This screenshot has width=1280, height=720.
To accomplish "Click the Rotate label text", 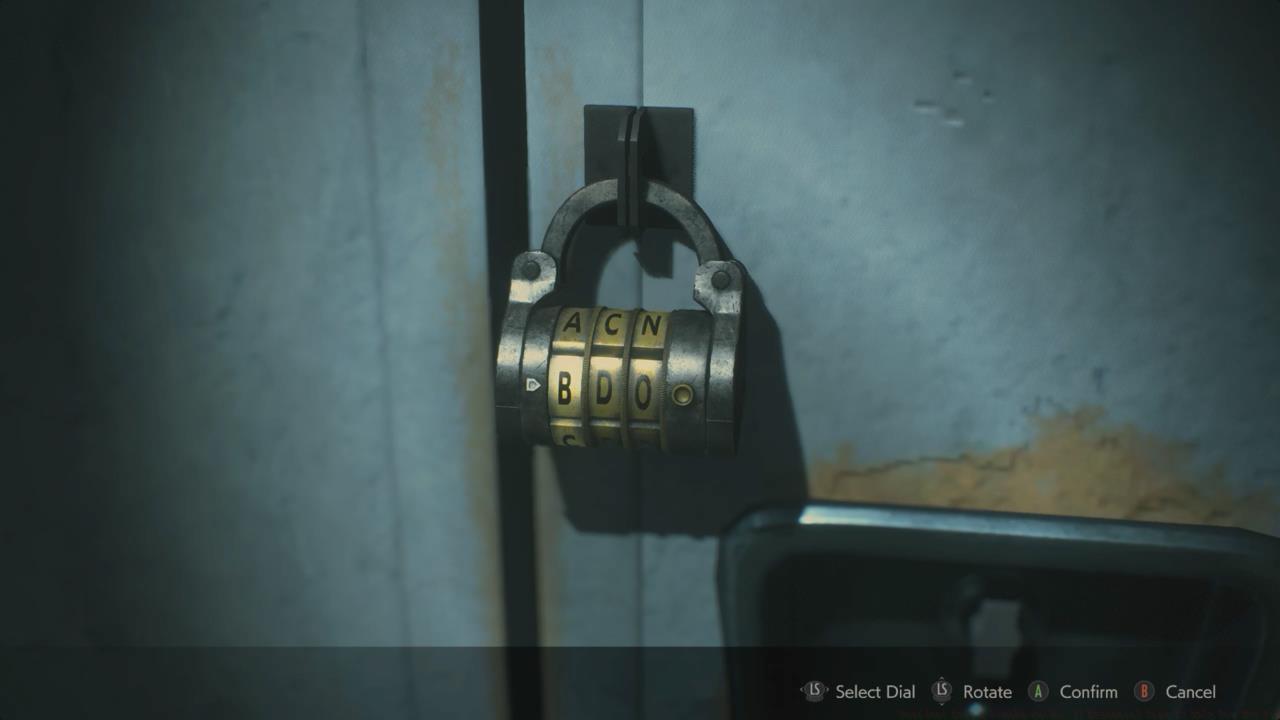I will (x=987, y=691).
